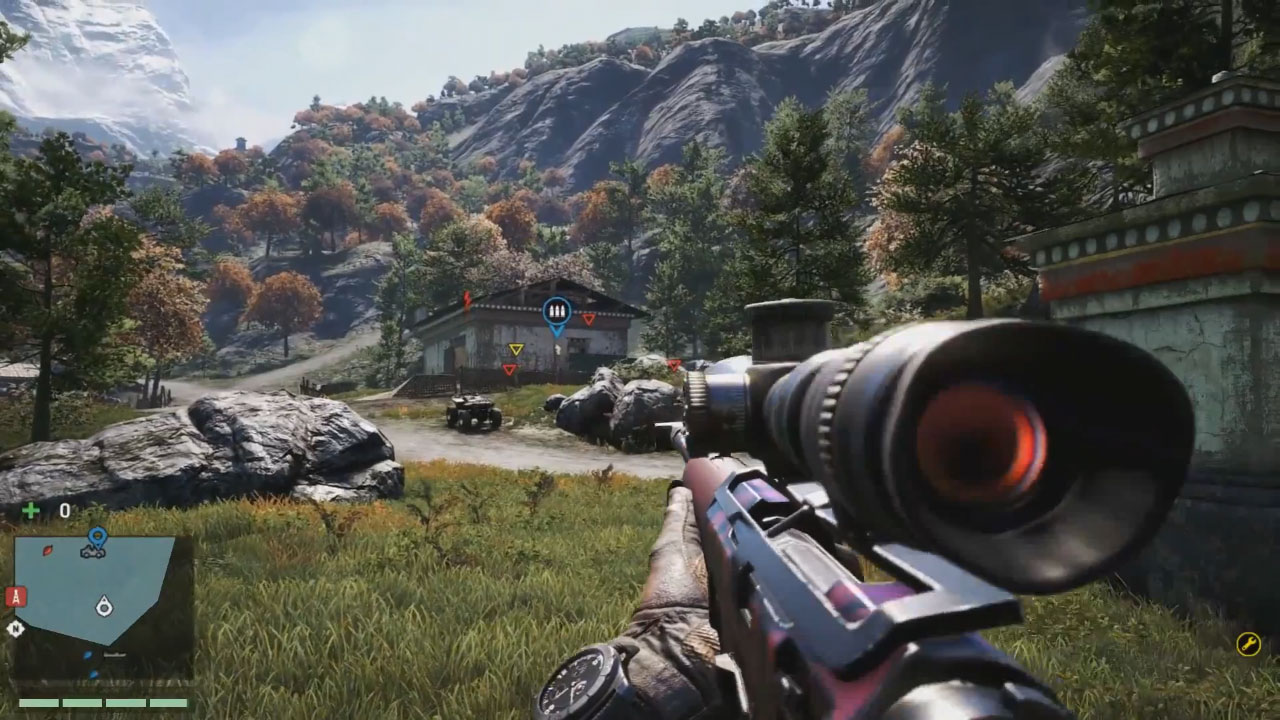Image resolution: width=1280 pixels, height=720 pixels.
Task: Click the first segment of the green health bar
Action: coord(38,702)
